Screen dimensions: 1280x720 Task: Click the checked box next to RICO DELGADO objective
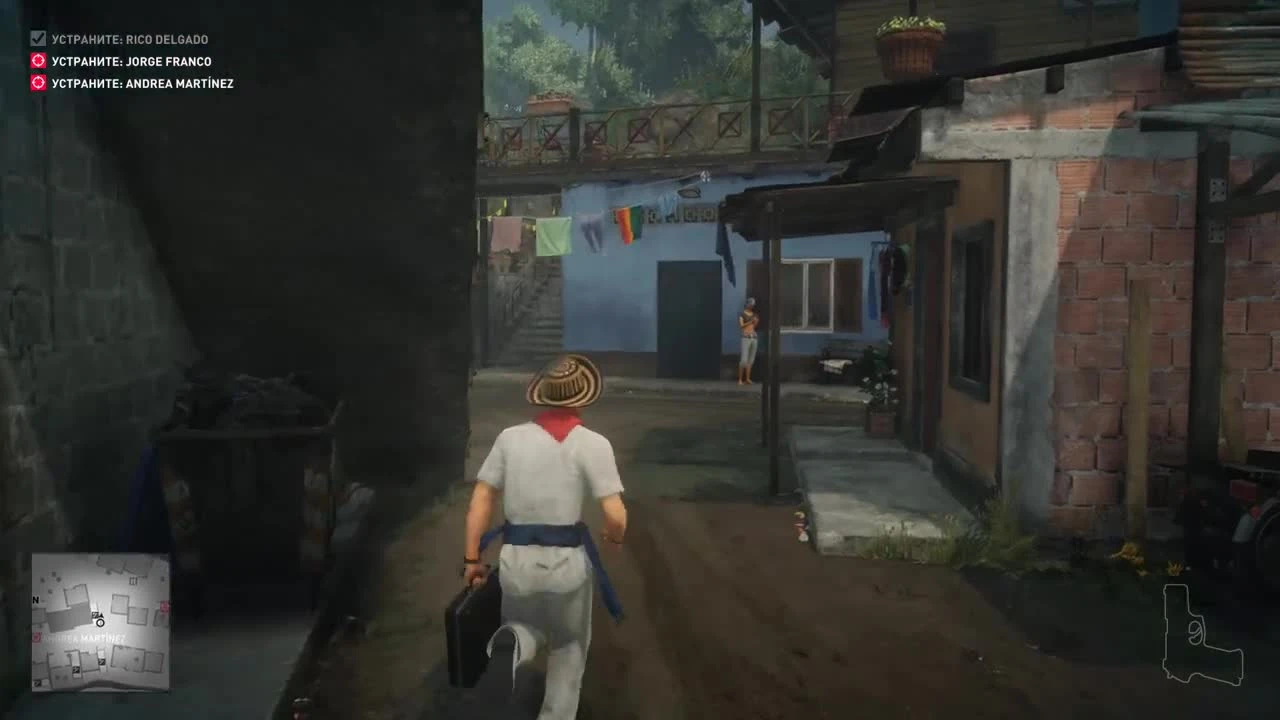pos(36,39)
